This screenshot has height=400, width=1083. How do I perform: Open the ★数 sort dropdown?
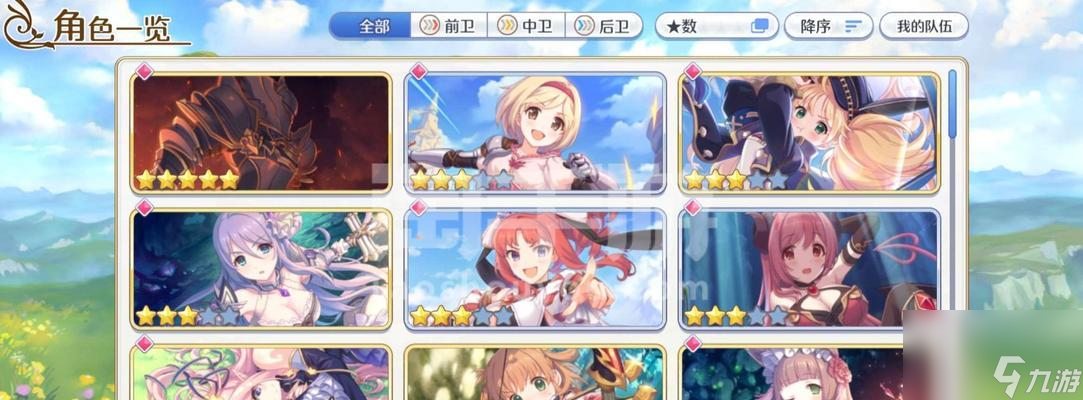[x=716, y=26]
